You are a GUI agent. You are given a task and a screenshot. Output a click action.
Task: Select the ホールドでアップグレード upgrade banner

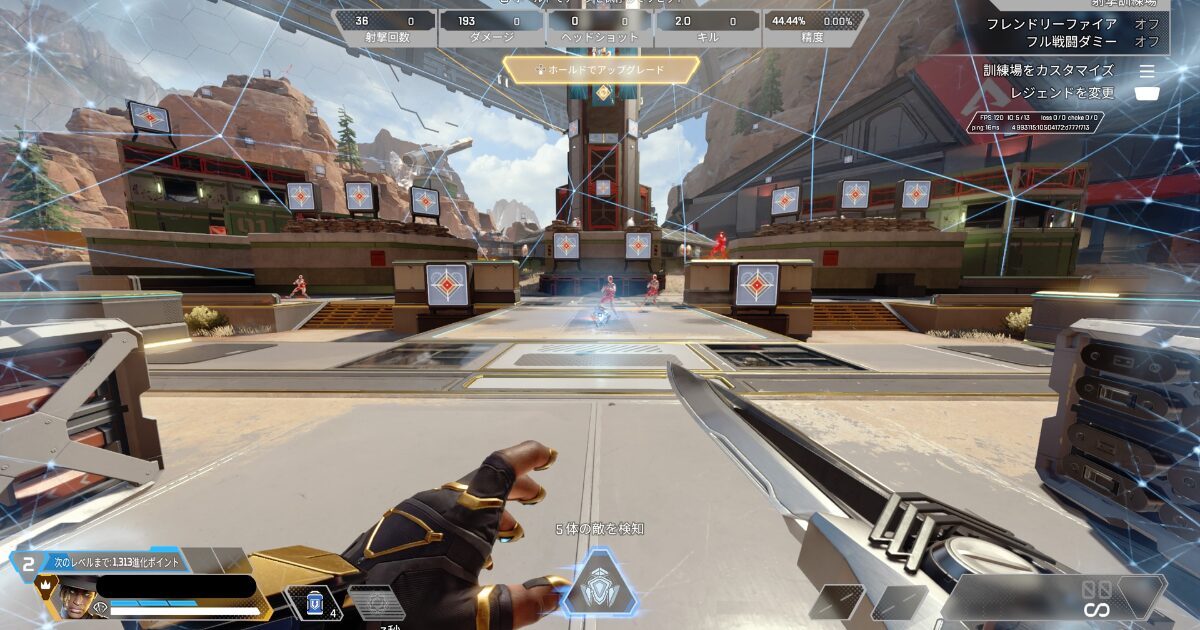click(x=600, y=70)
